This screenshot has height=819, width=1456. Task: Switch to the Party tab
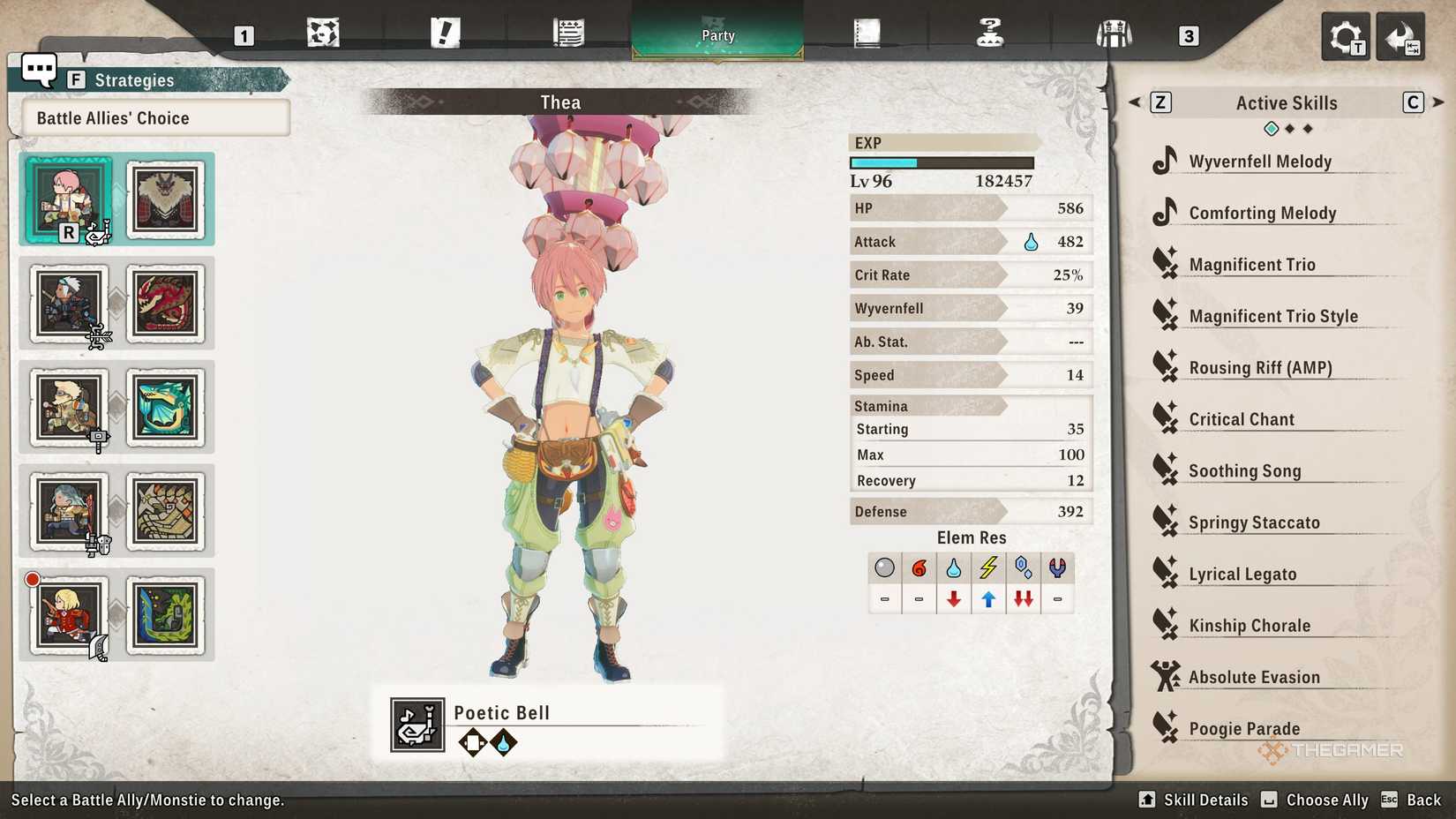coord(717,35)
